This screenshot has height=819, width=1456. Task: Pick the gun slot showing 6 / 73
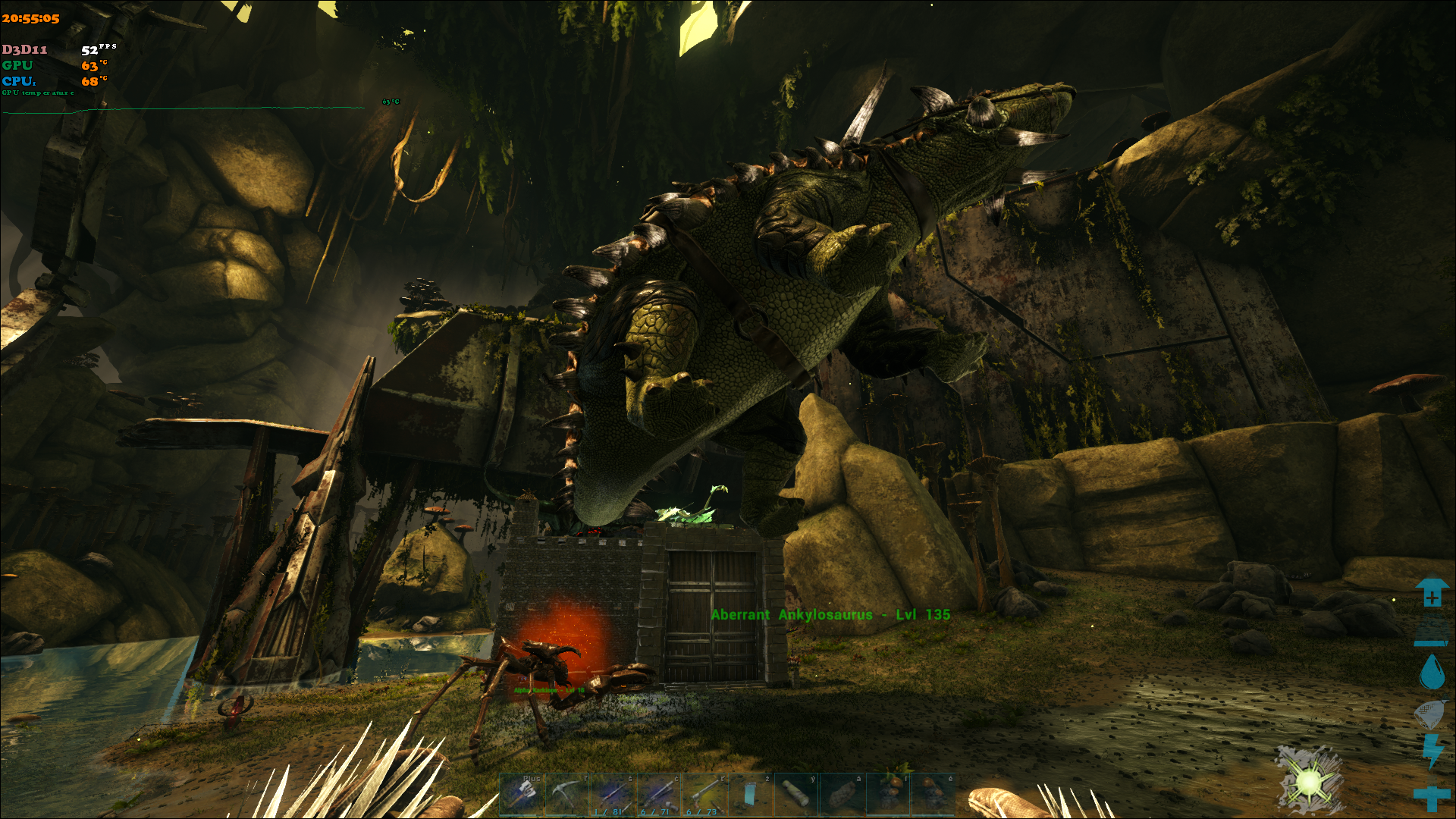704,795
